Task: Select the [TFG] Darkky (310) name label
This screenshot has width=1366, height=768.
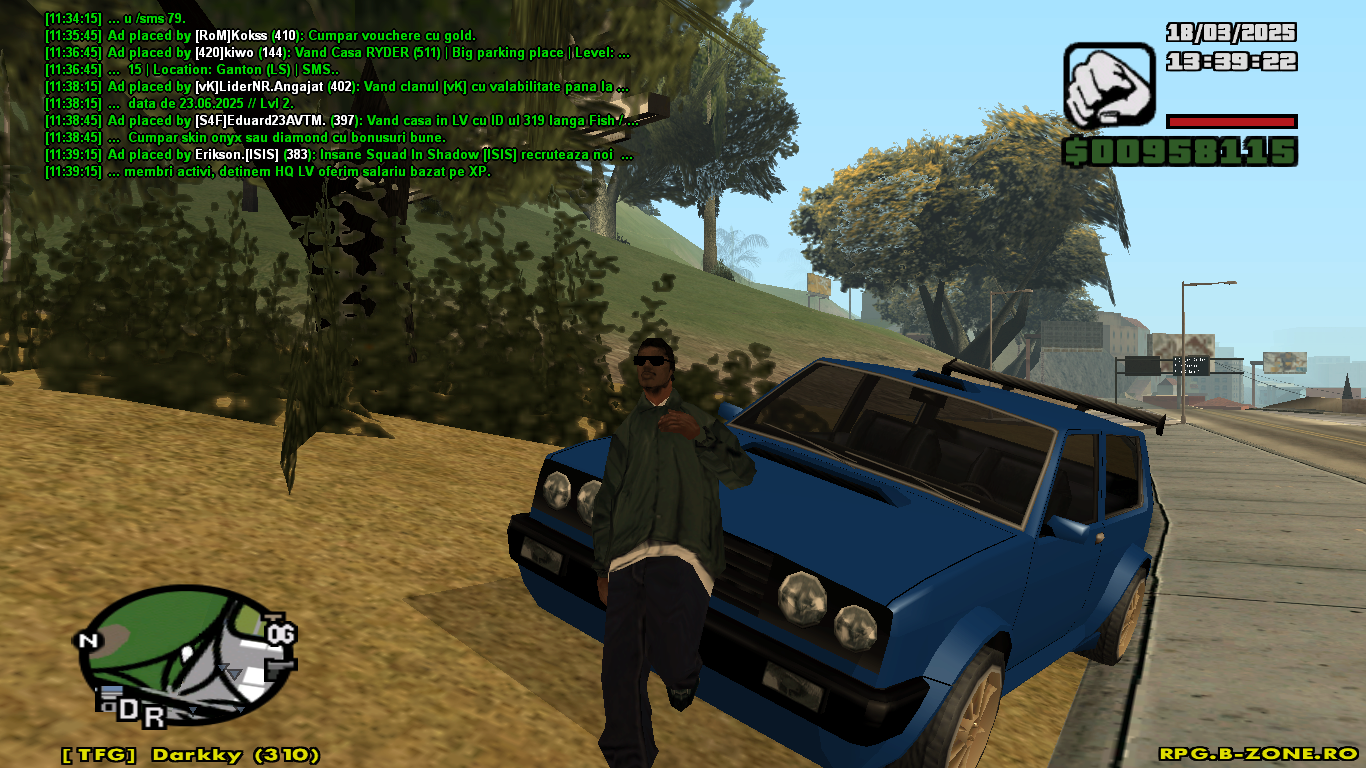Action: [190, 754]
